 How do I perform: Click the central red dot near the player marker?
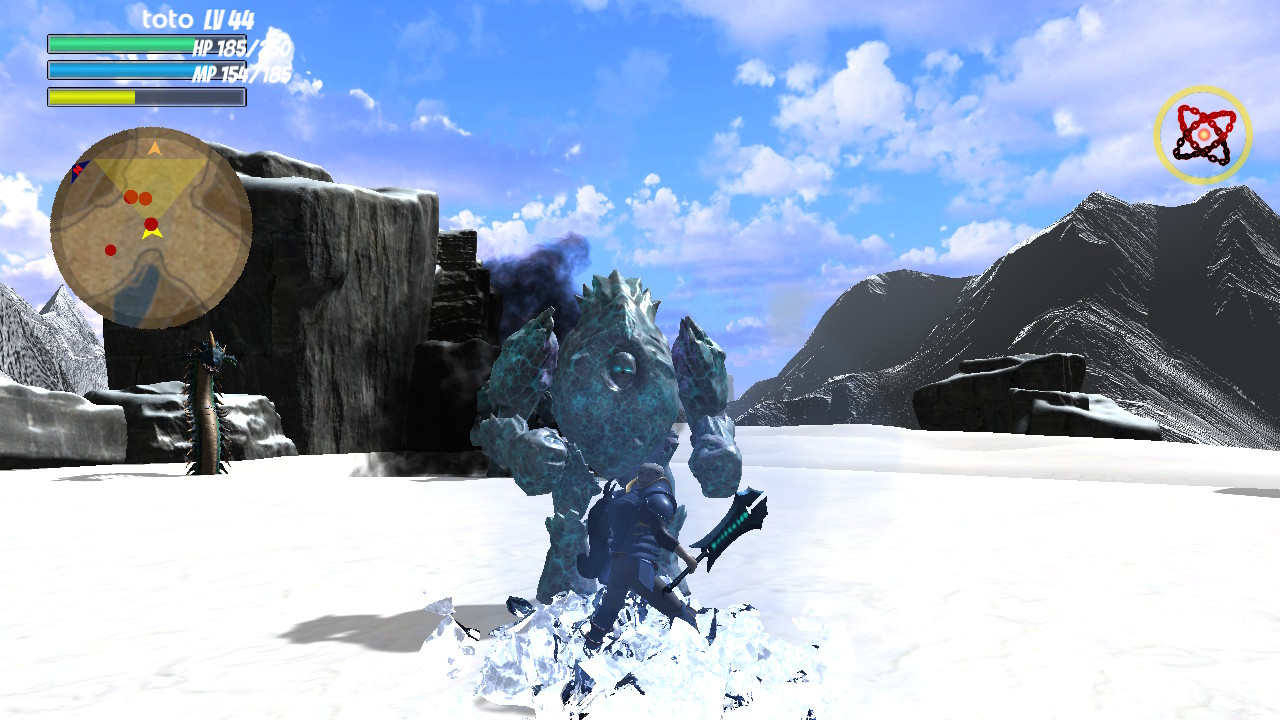tap(150, 223)
